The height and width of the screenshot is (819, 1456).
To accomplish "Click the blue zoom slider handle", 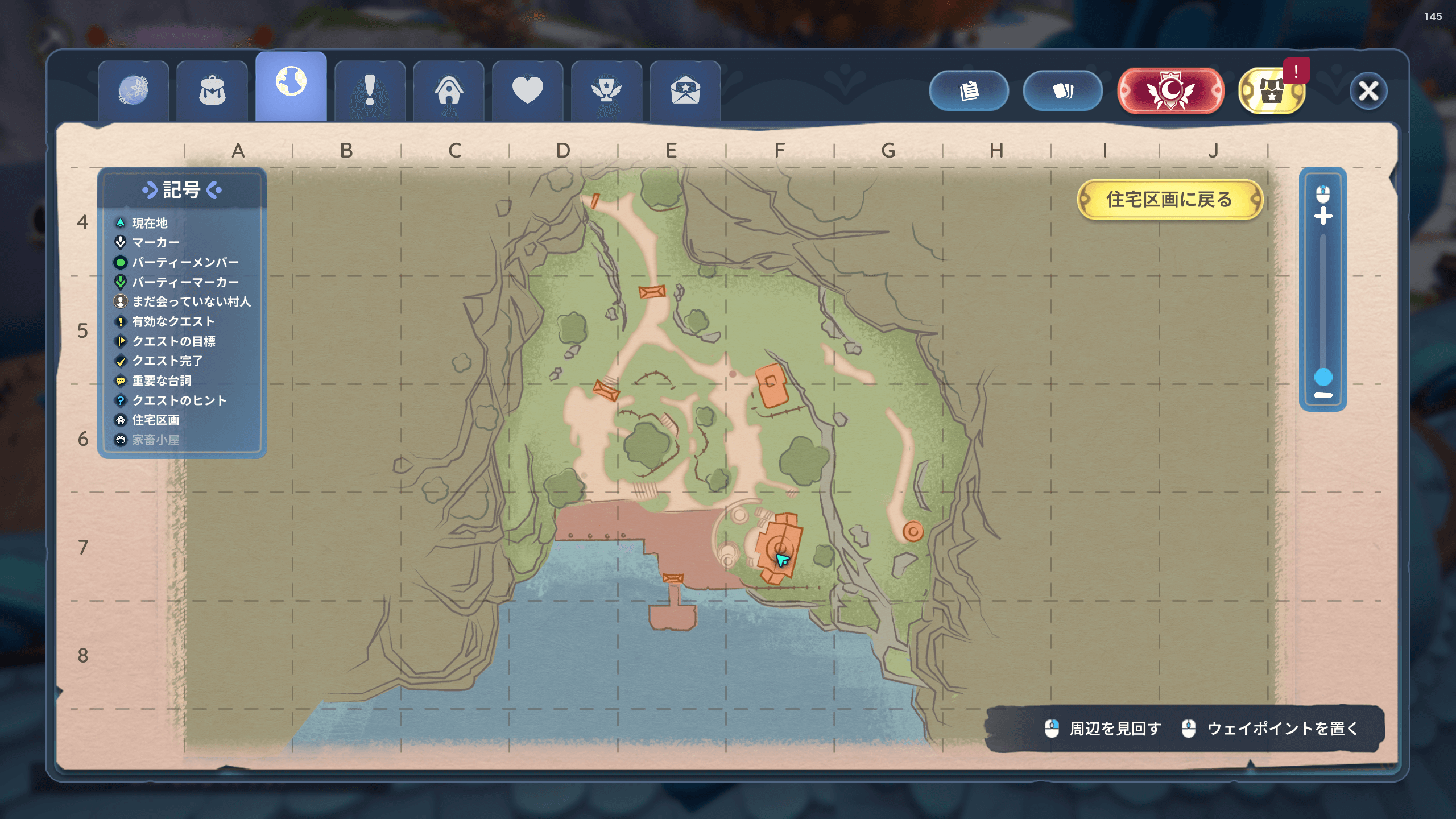I will point(1323,377).
